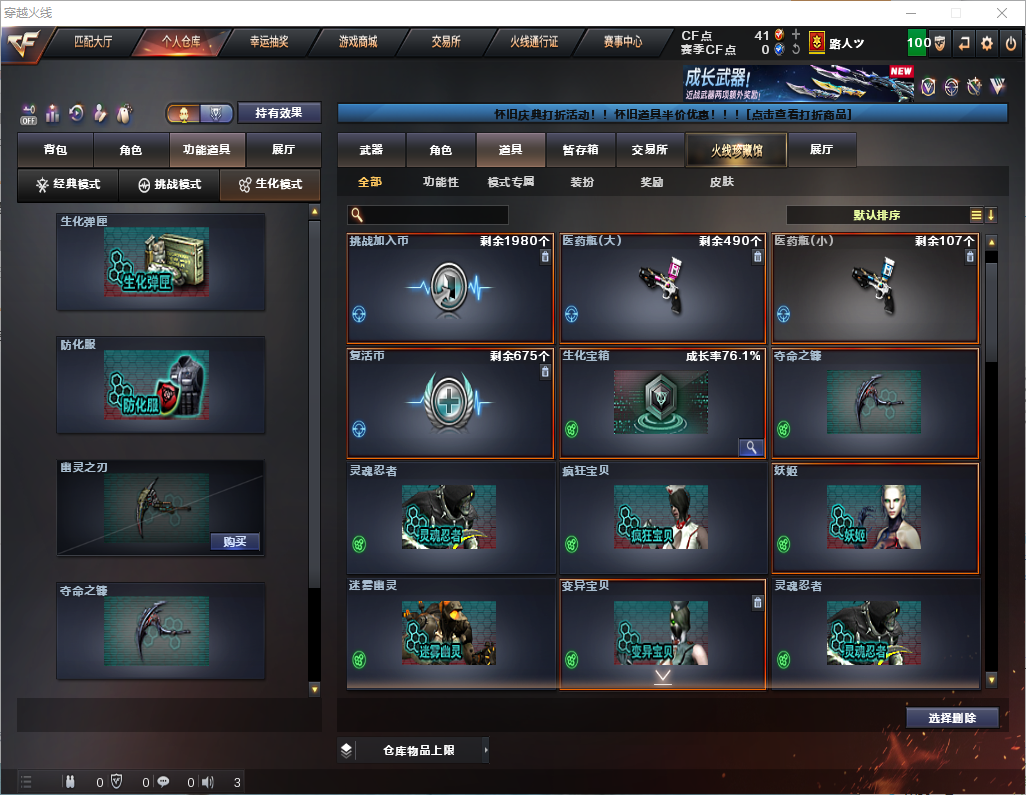Filter items by 功能性 category

tap(440, 182)
